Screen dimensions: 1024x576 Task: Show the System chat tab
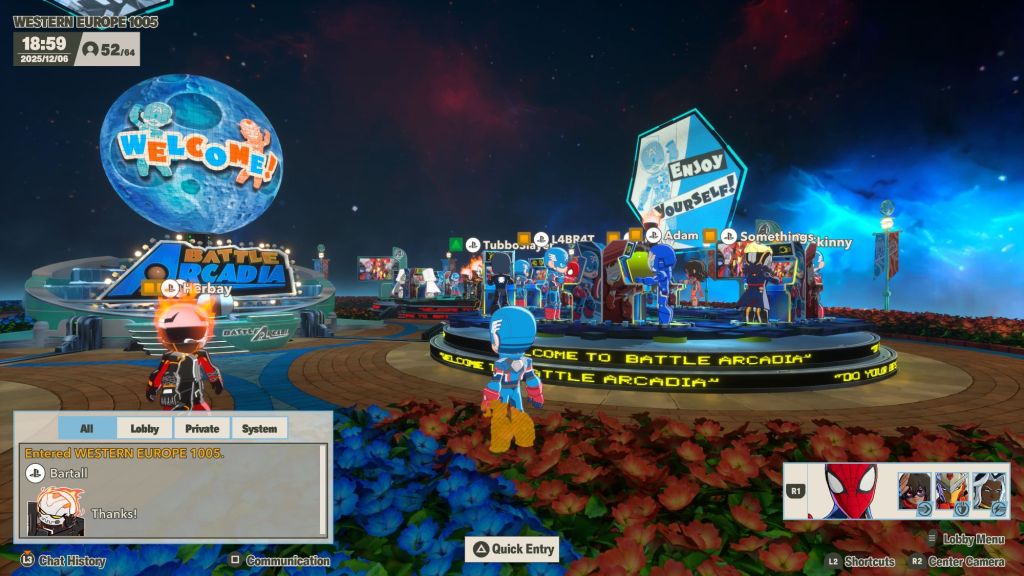coord(259,428)
